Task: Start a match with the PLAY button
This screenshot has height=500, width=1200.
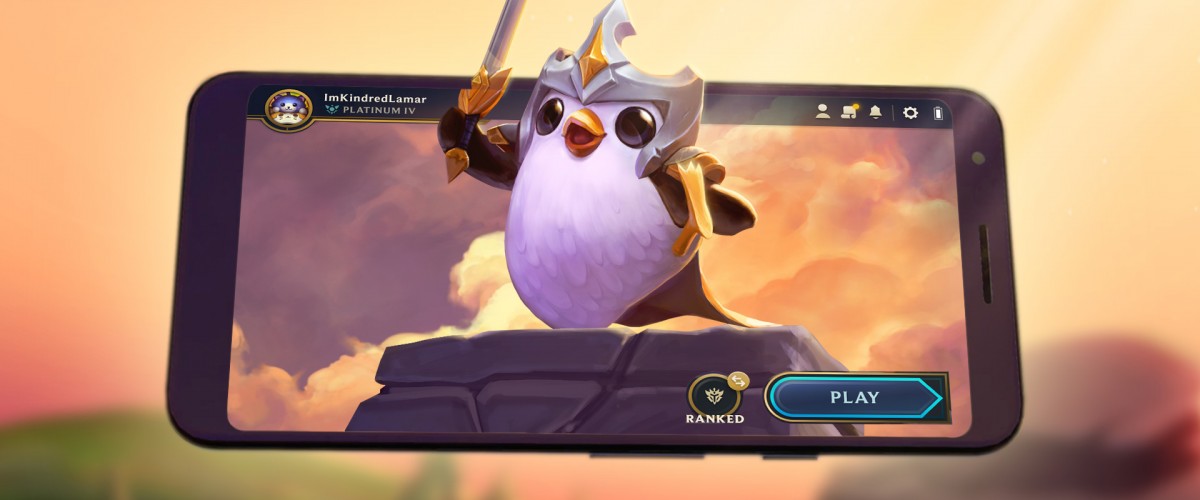Action: (854, 397)
